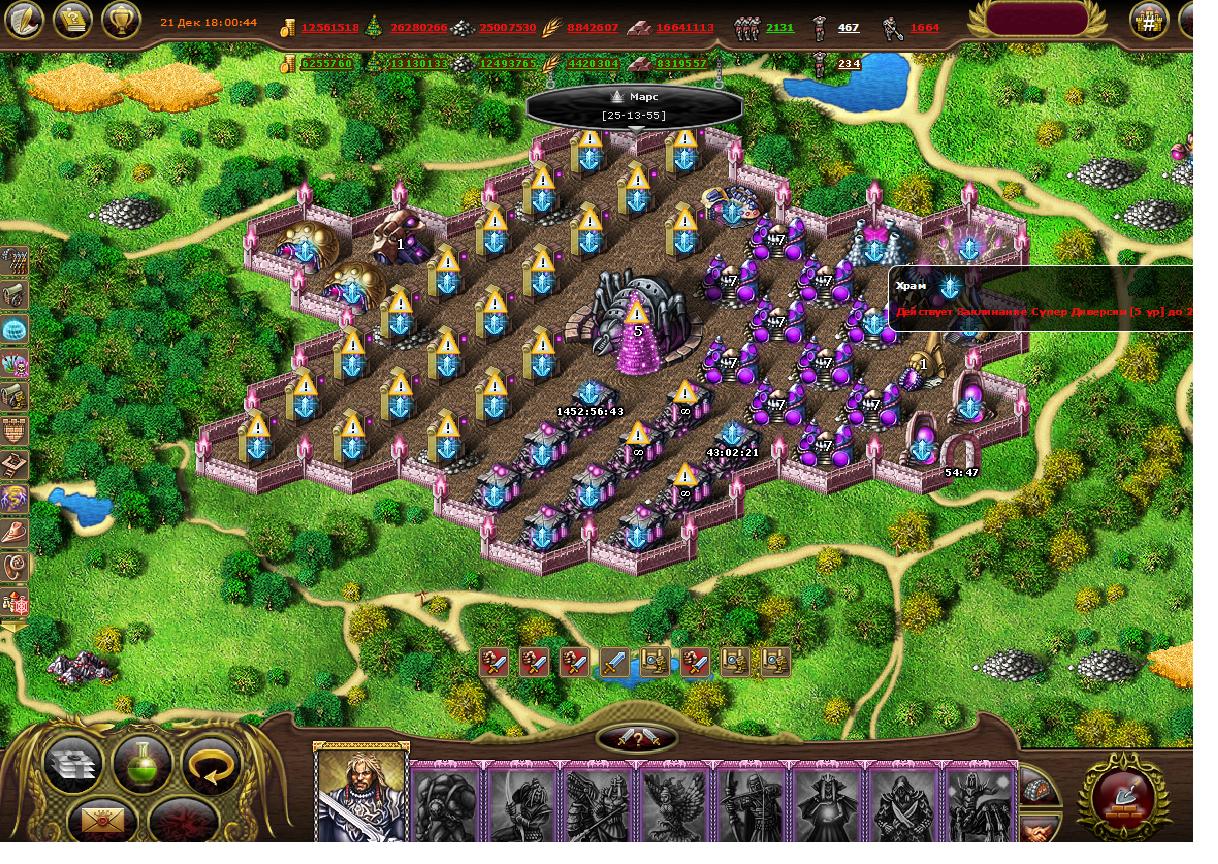Open the handshake diplomacy button
1218x864 pixels.
[x=1041, y=829]
